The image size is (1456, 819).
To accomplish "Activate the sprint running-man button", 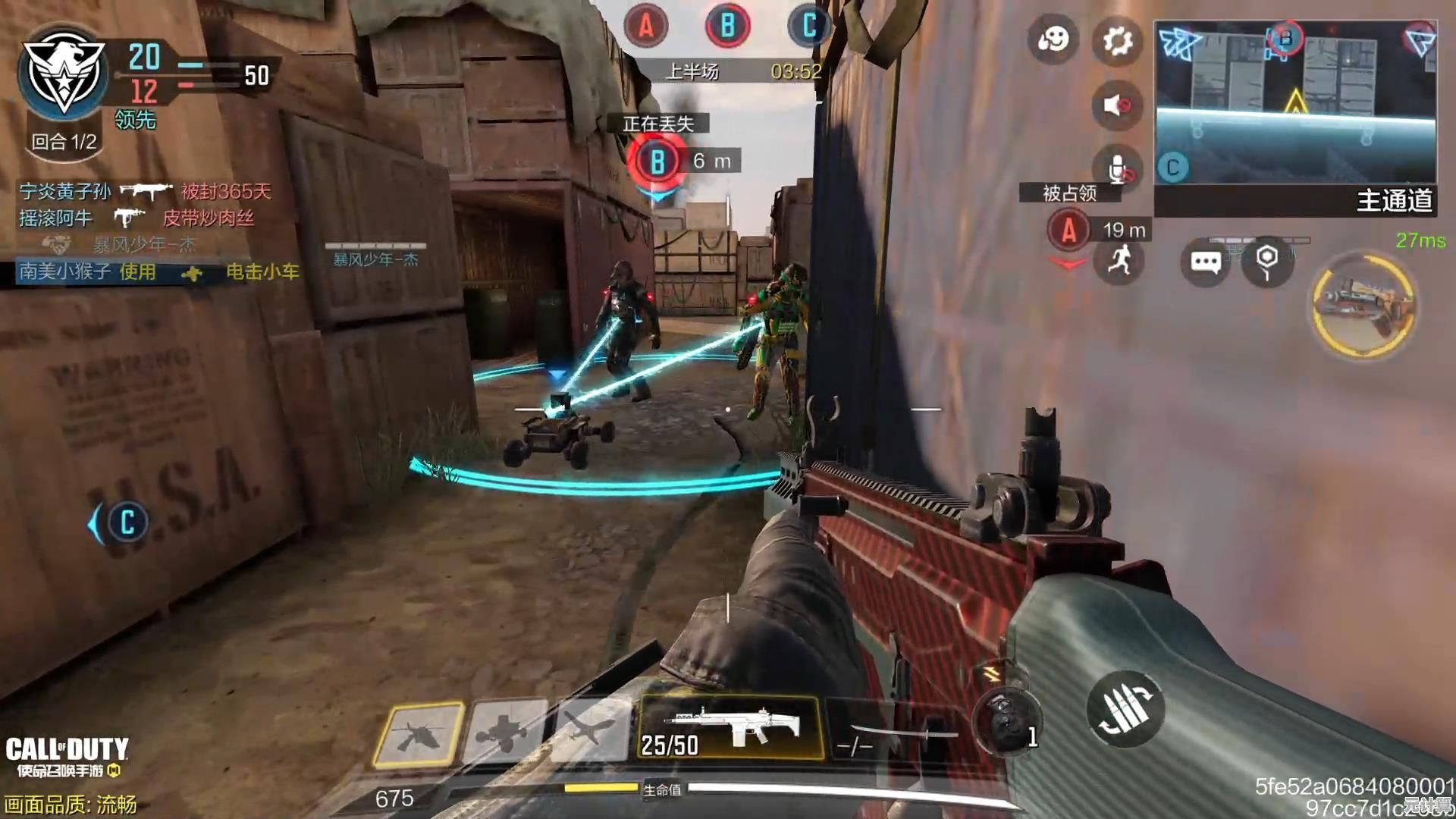I will [x=1119, y=261].
